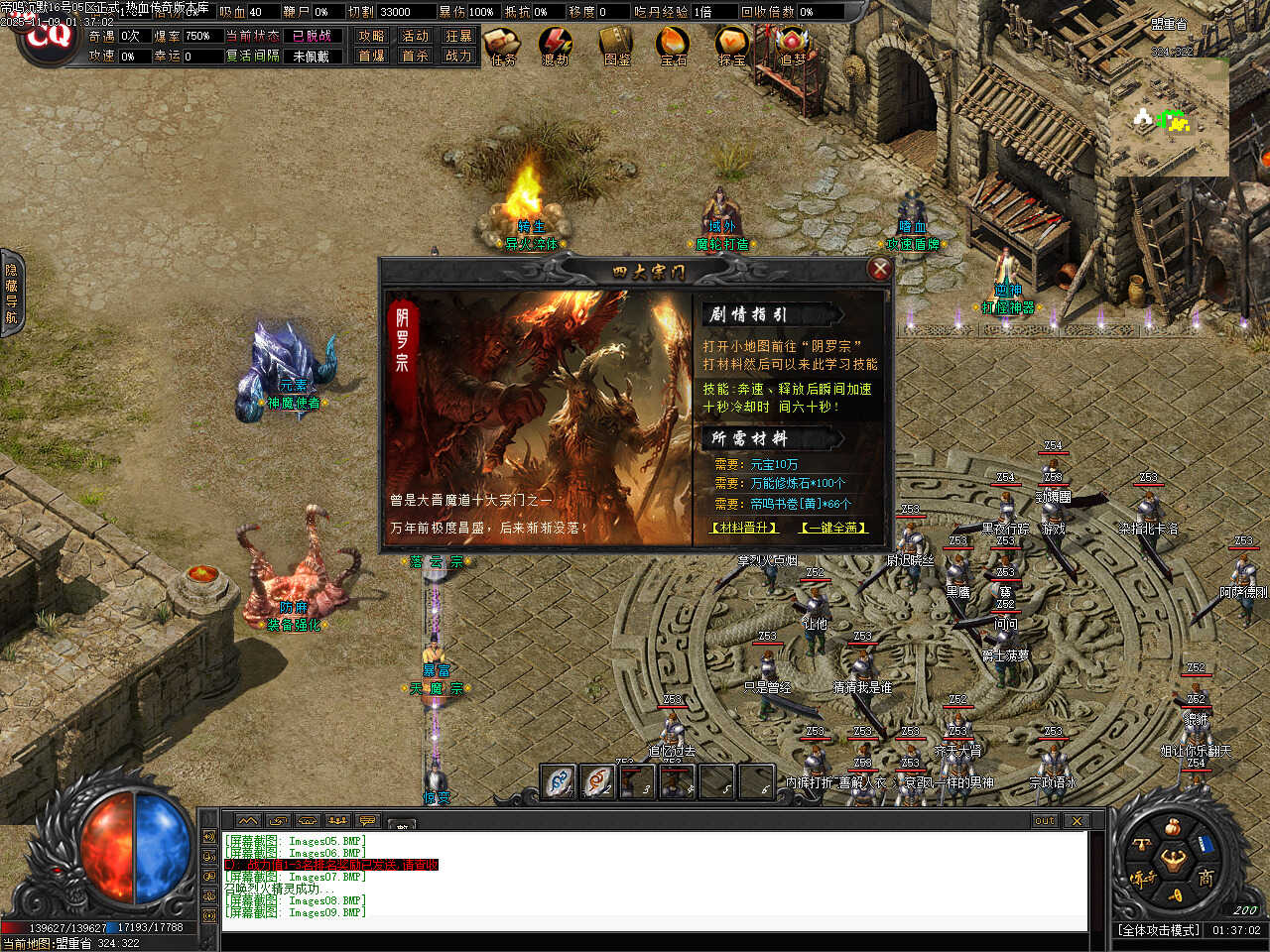The height and width of the screenshot is (952, 1270).
Task: Use the first hotbar skill slot
Action: 559,781
